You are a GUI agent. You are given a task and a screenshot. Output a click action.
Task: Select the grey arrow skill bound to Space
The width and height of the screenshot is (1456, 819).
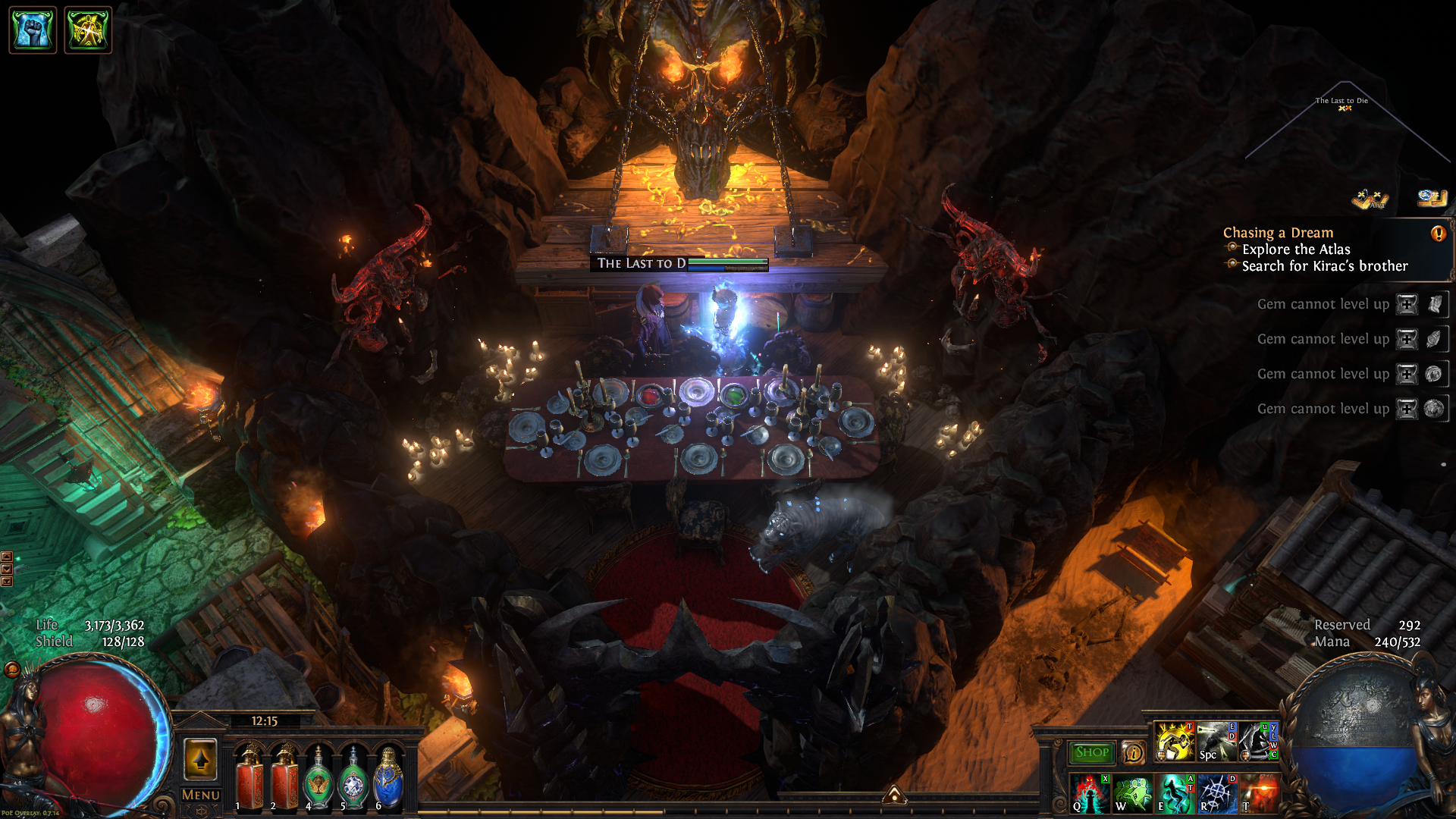[1216, 742]
